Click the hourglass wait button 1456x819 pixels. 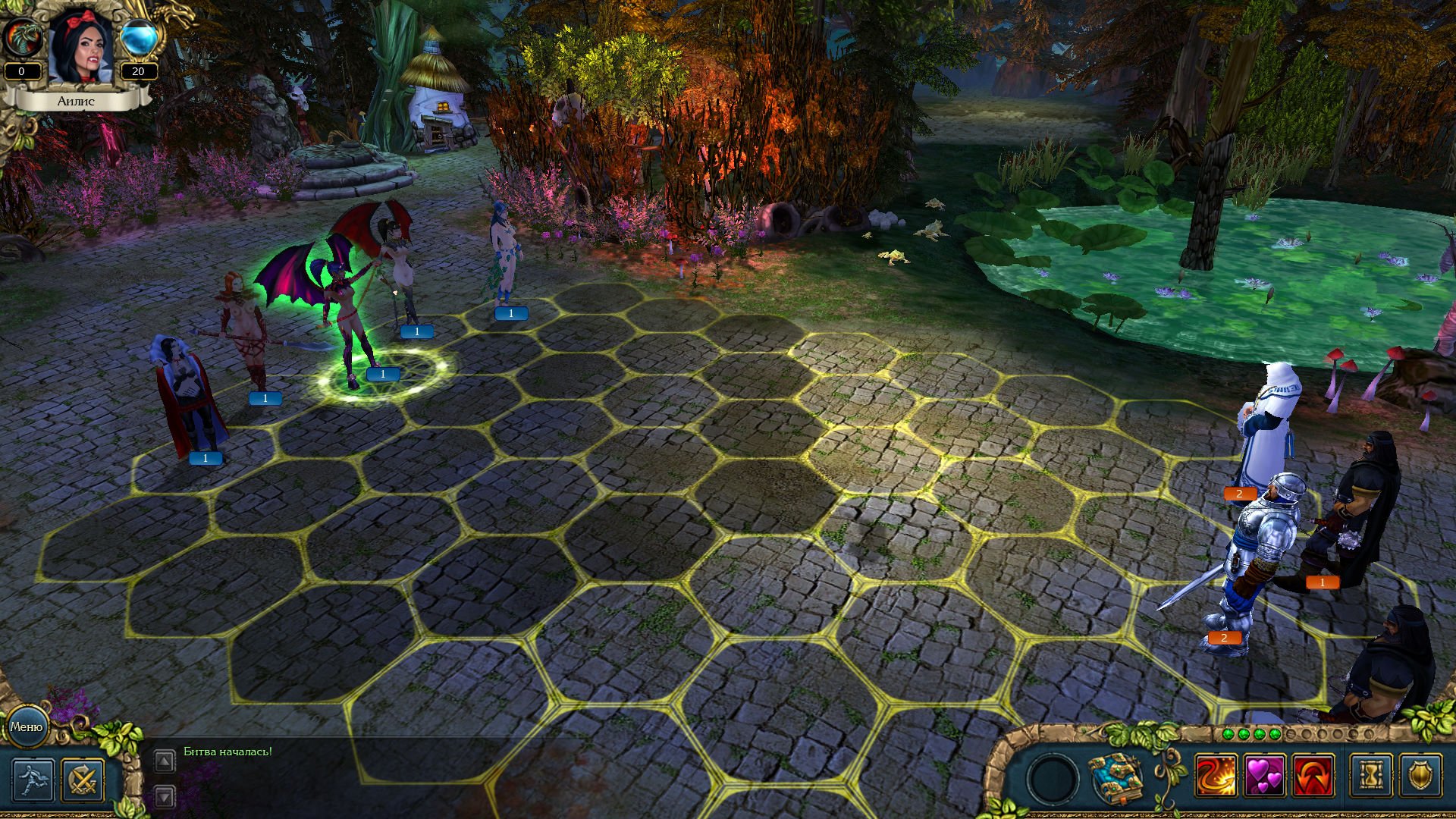pyautogui.click(x=1372, y=776)
